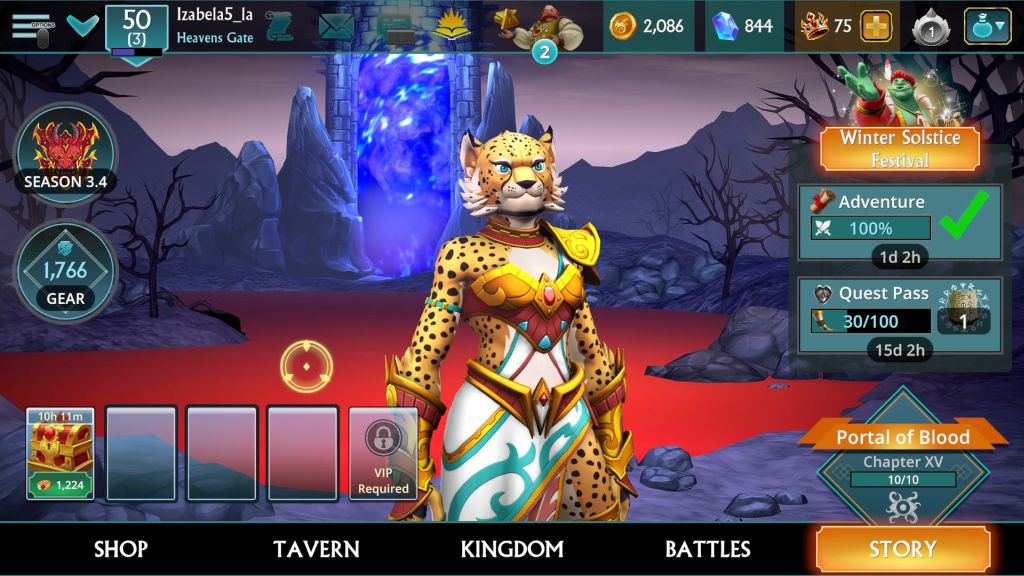Screen dimensions: 1024x576
Task: Switch to the Kingdom screen
Action: [512, 549]
